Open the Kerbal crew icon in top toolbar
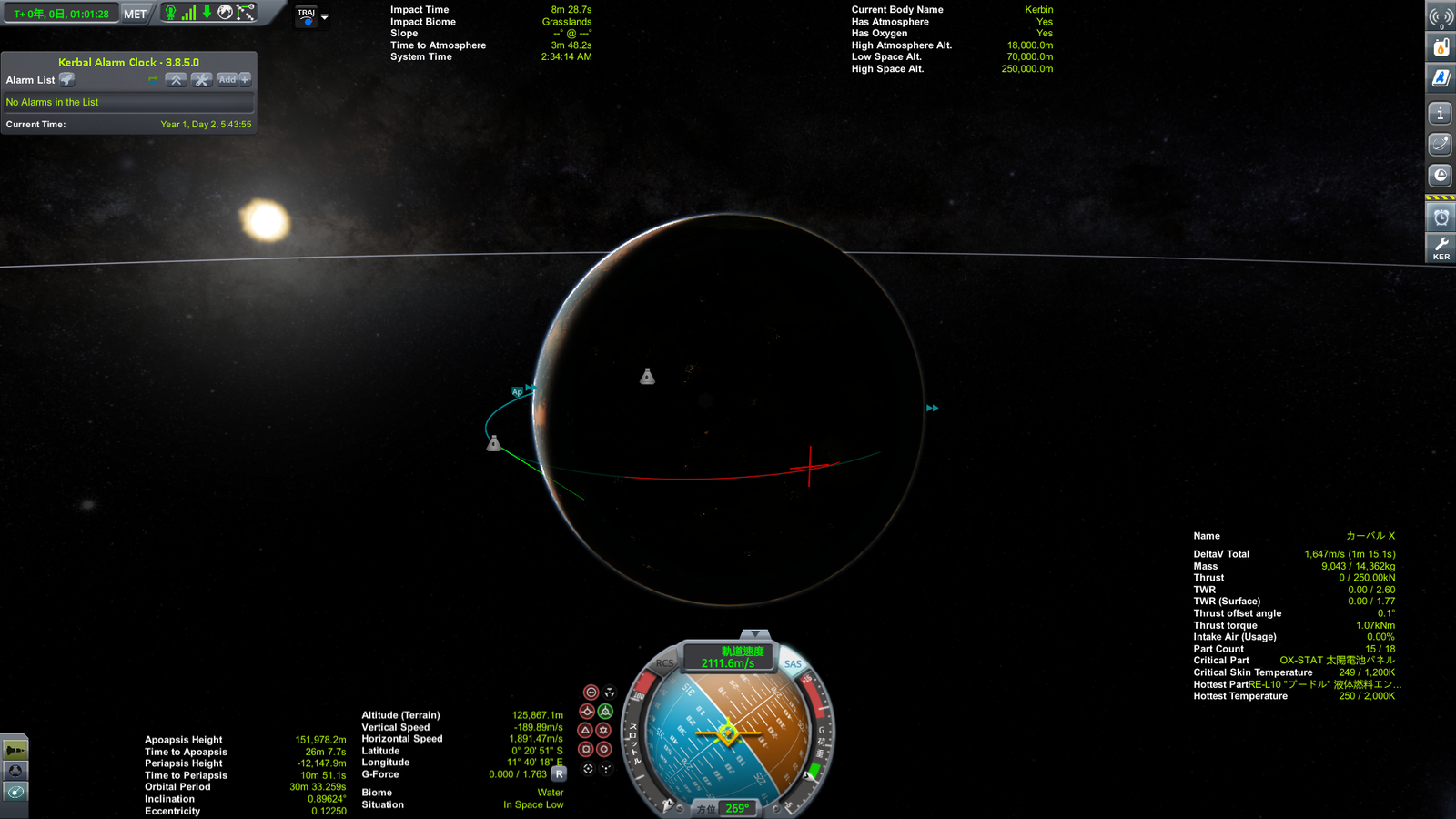The image size is (1456, 819). click(x=172, y=13)
